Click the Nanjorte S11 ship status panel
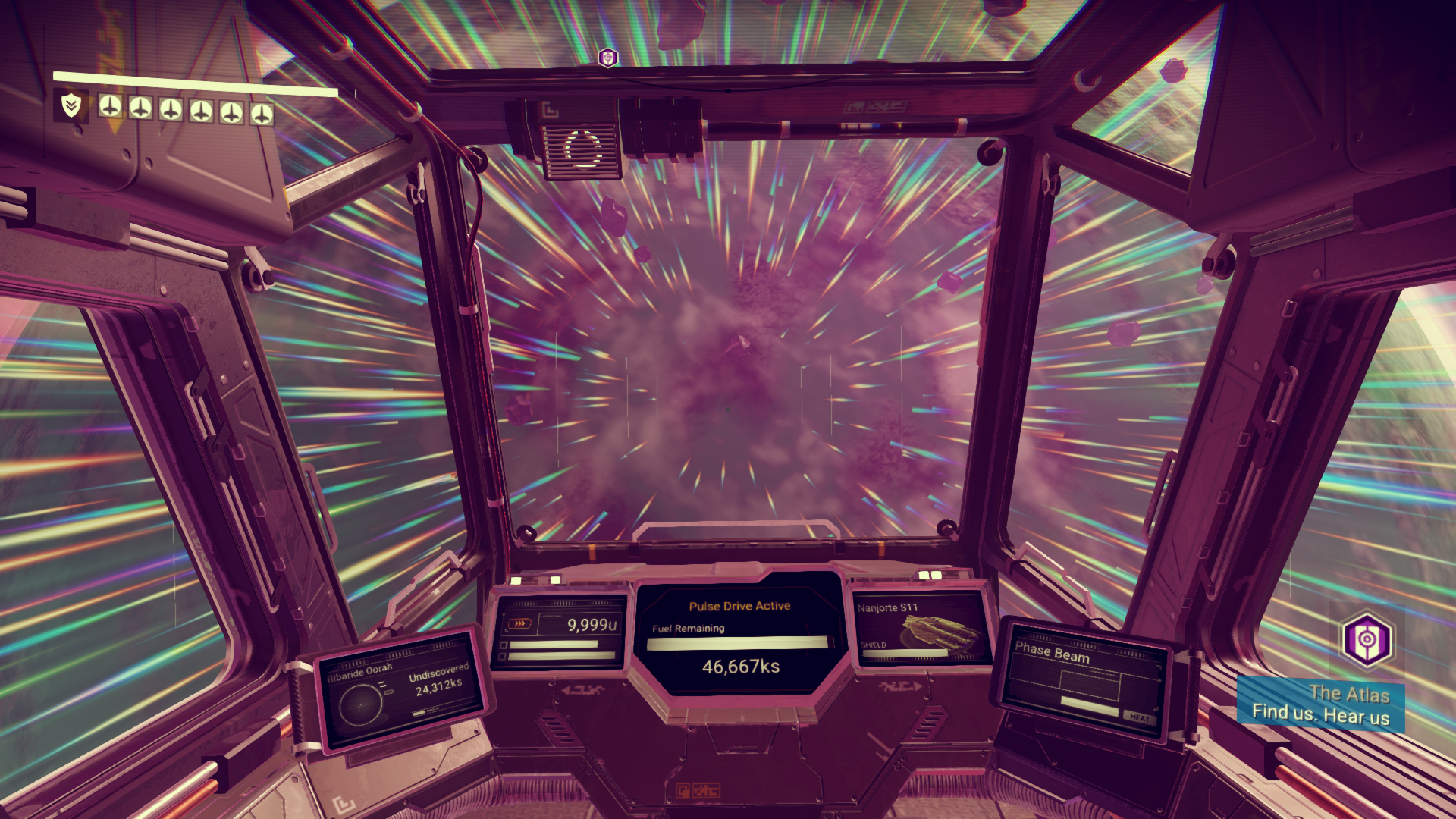This screenshot has width=1456, height=819. (x=920, y=628)
